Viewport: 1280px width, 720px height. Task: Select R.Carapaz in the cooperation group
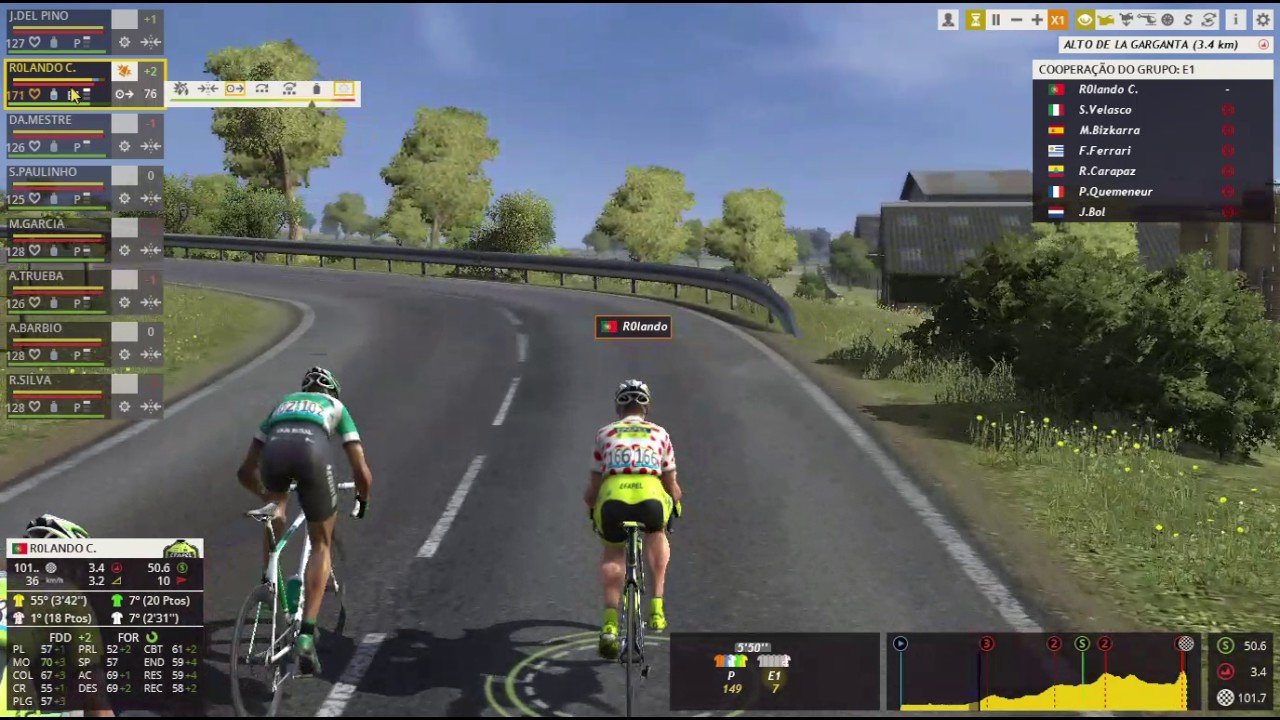coord(1107,171)
